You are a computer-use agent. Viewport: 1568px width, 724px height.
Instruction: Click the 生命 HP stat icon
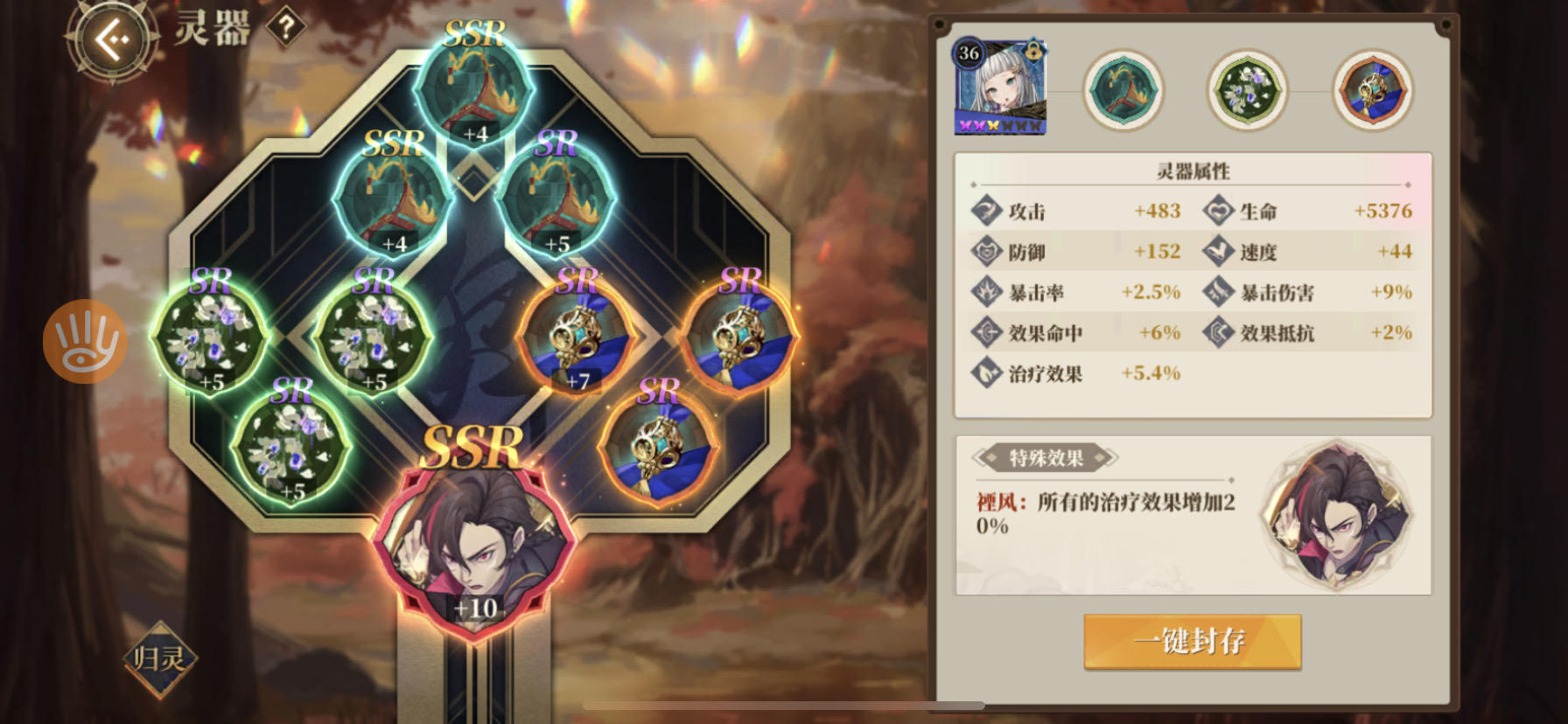[x=1217, y=211]
